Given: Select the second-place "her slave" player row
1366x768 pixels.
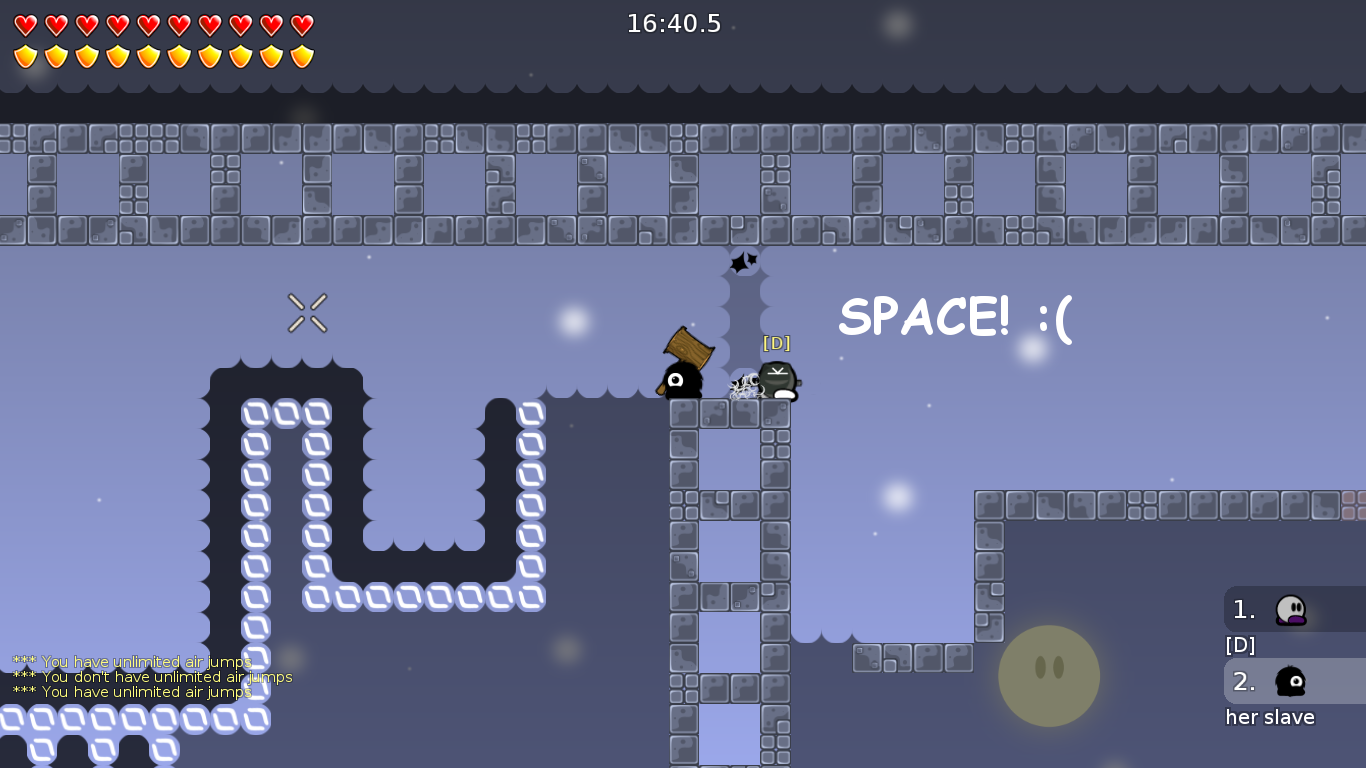Looking at the screenshot, I should 1293,681.
